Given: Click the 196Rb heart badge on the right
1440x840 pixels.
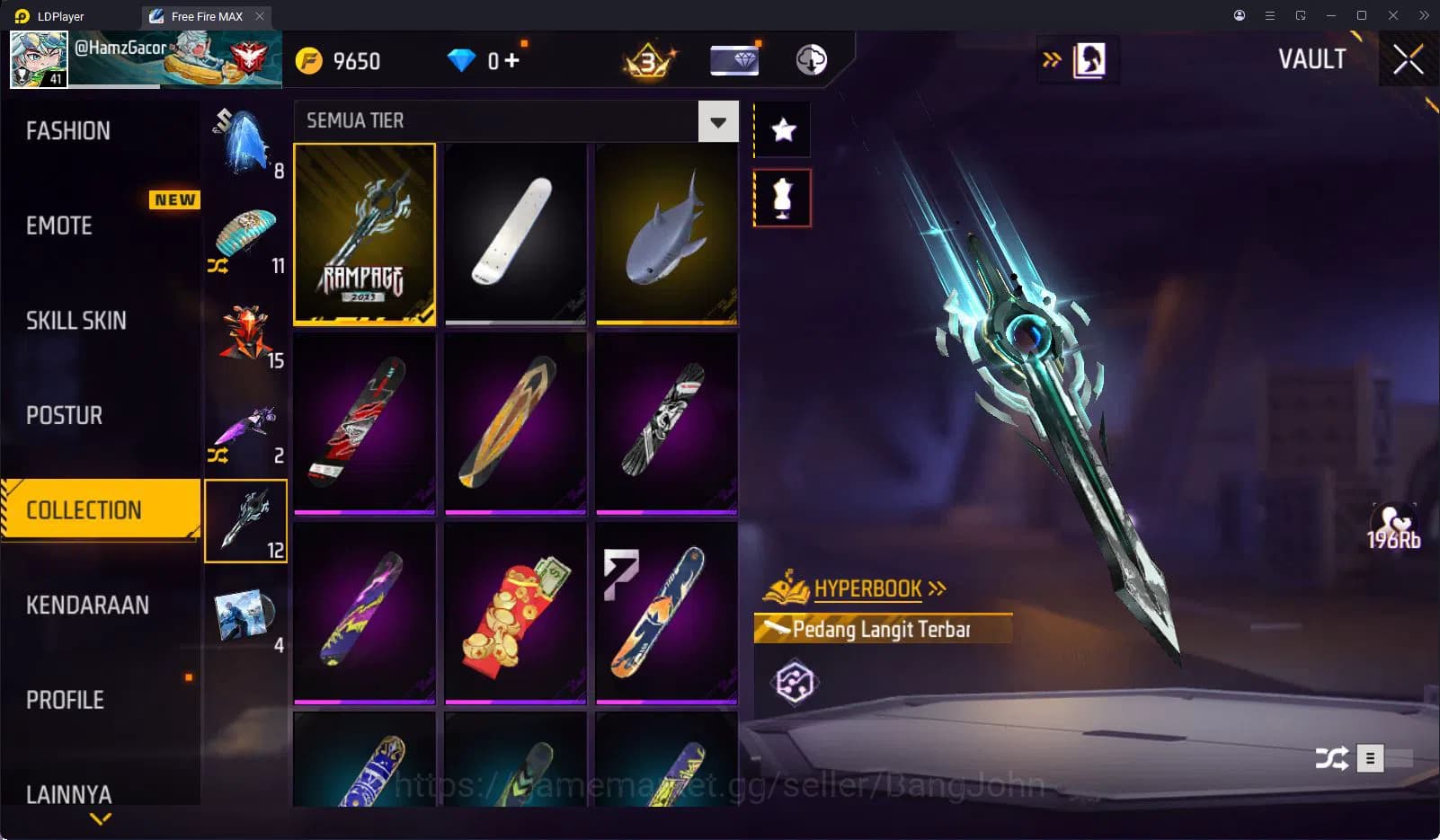Looking at the screenshot, I should (x=1395, y=528).
